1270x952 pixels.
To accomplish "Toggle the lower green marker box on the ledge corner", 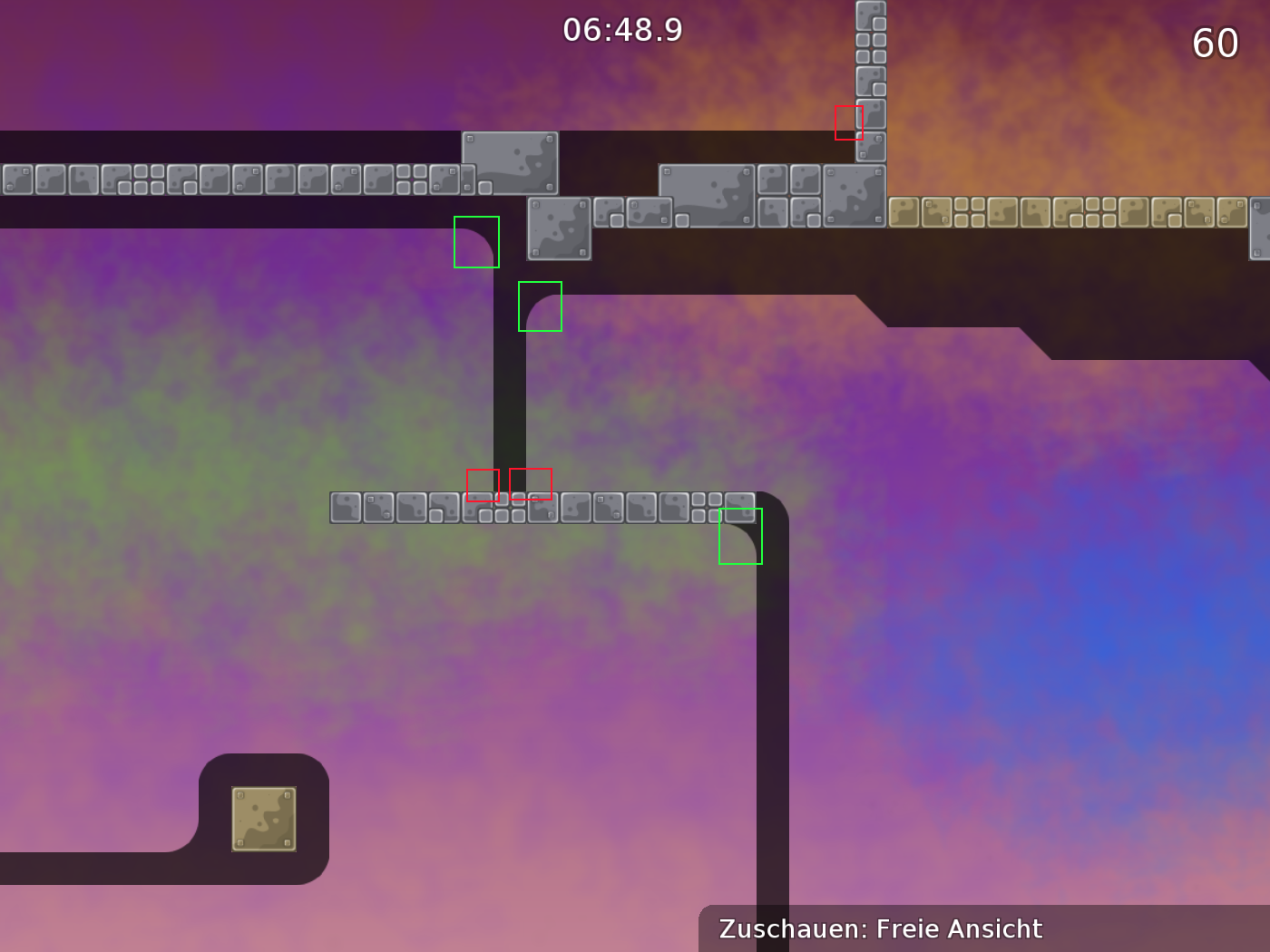I will (x=539, y=306).
